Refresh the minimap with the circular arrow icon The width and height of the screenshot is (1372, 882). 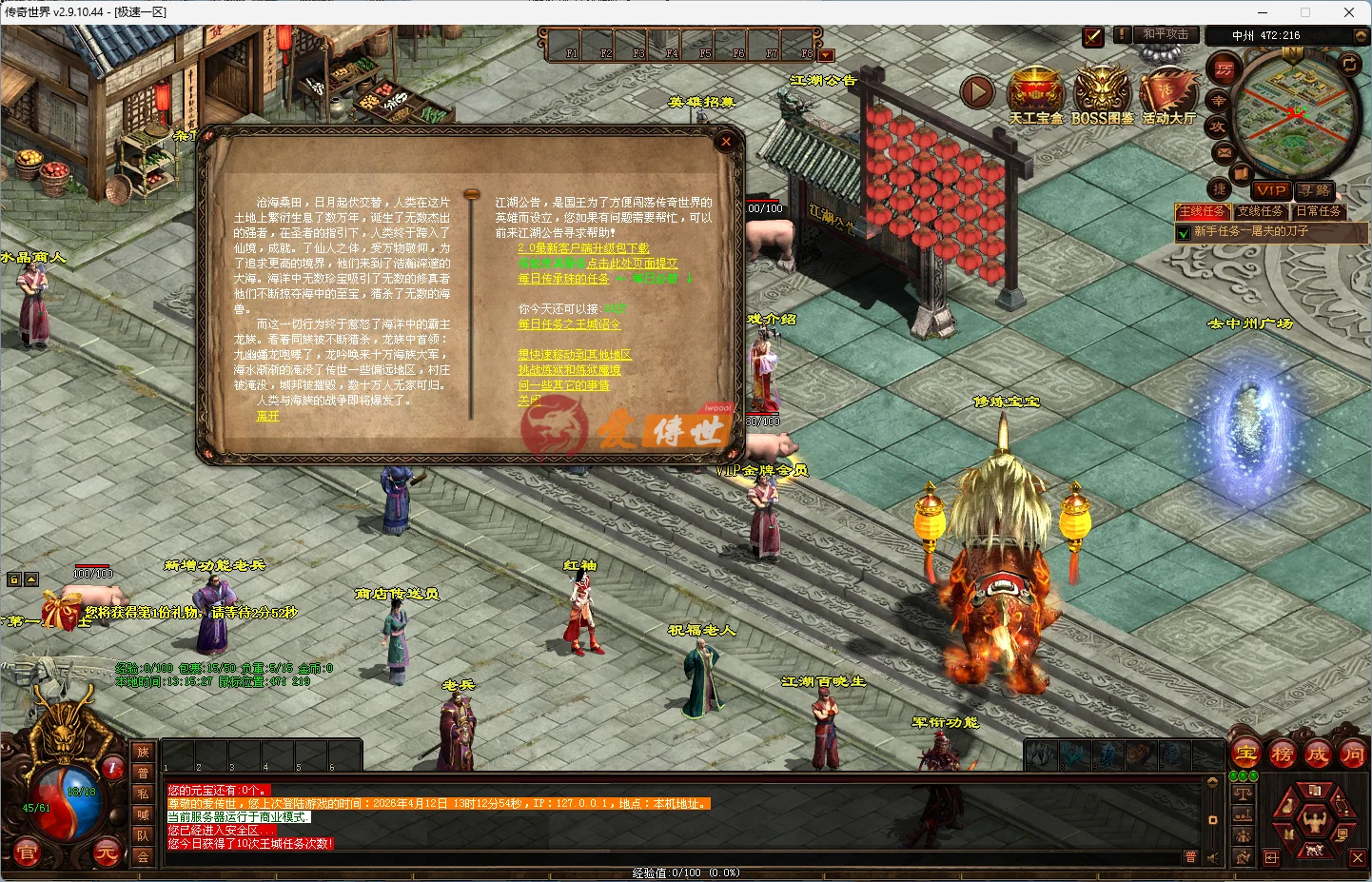(1350, 64)
